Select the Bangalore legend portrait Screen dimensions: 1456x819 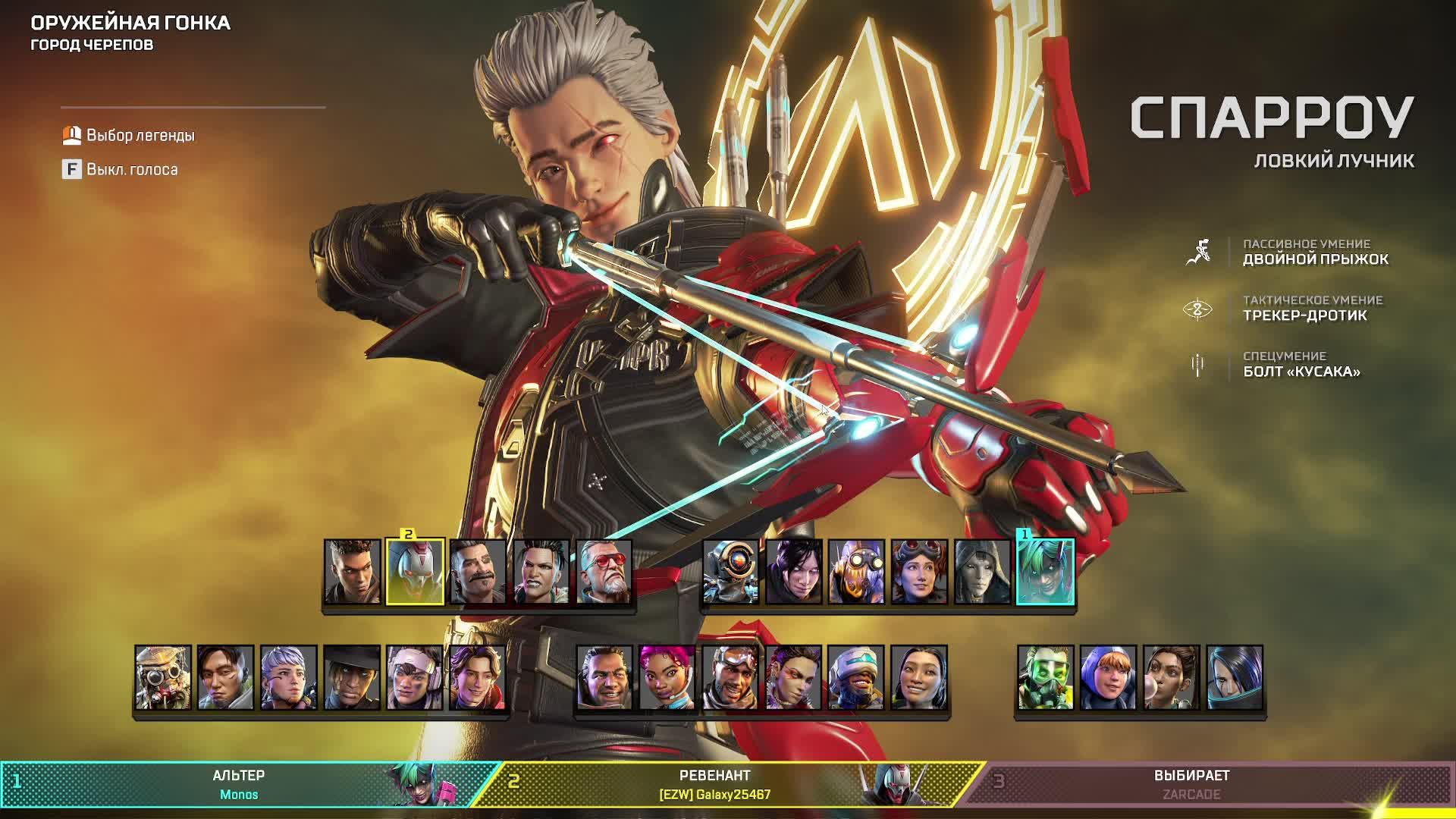[353, 572]
